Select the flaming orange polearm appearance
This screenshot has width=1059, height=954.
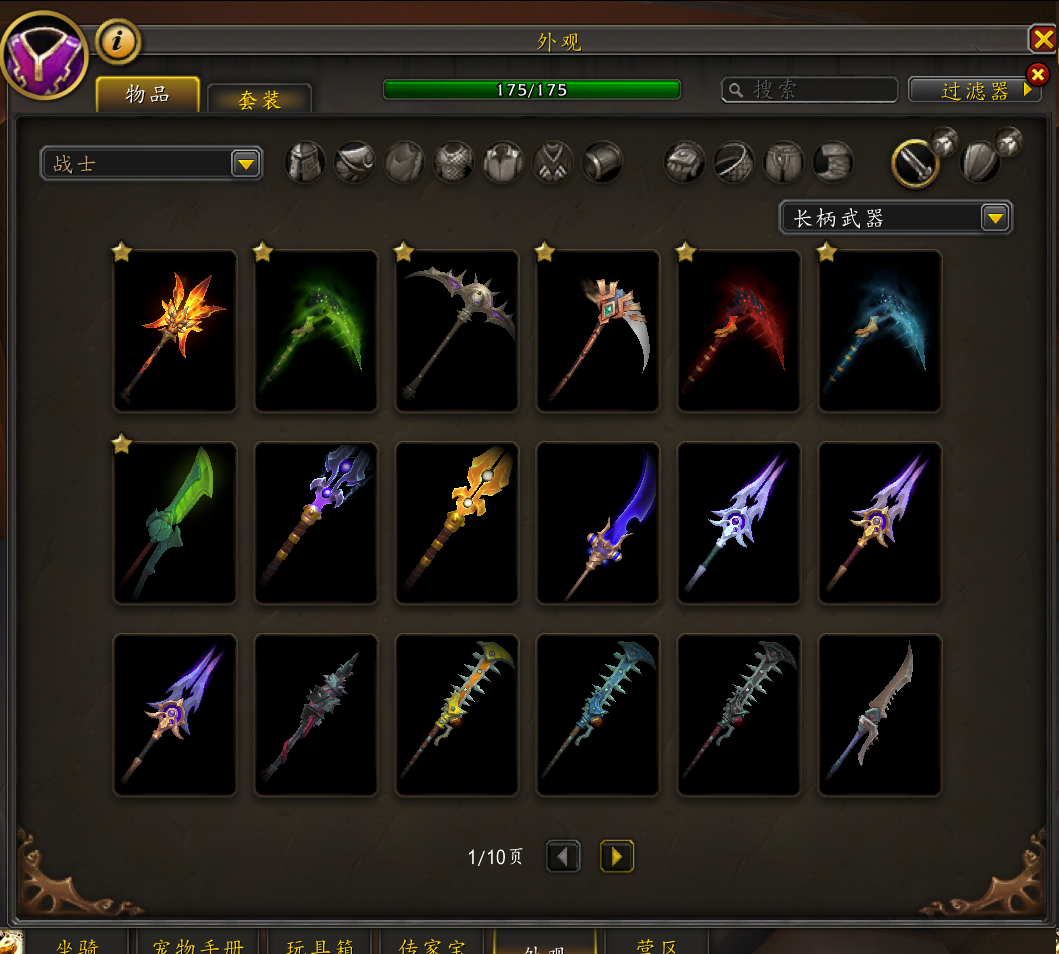click(x=175, y=331)
